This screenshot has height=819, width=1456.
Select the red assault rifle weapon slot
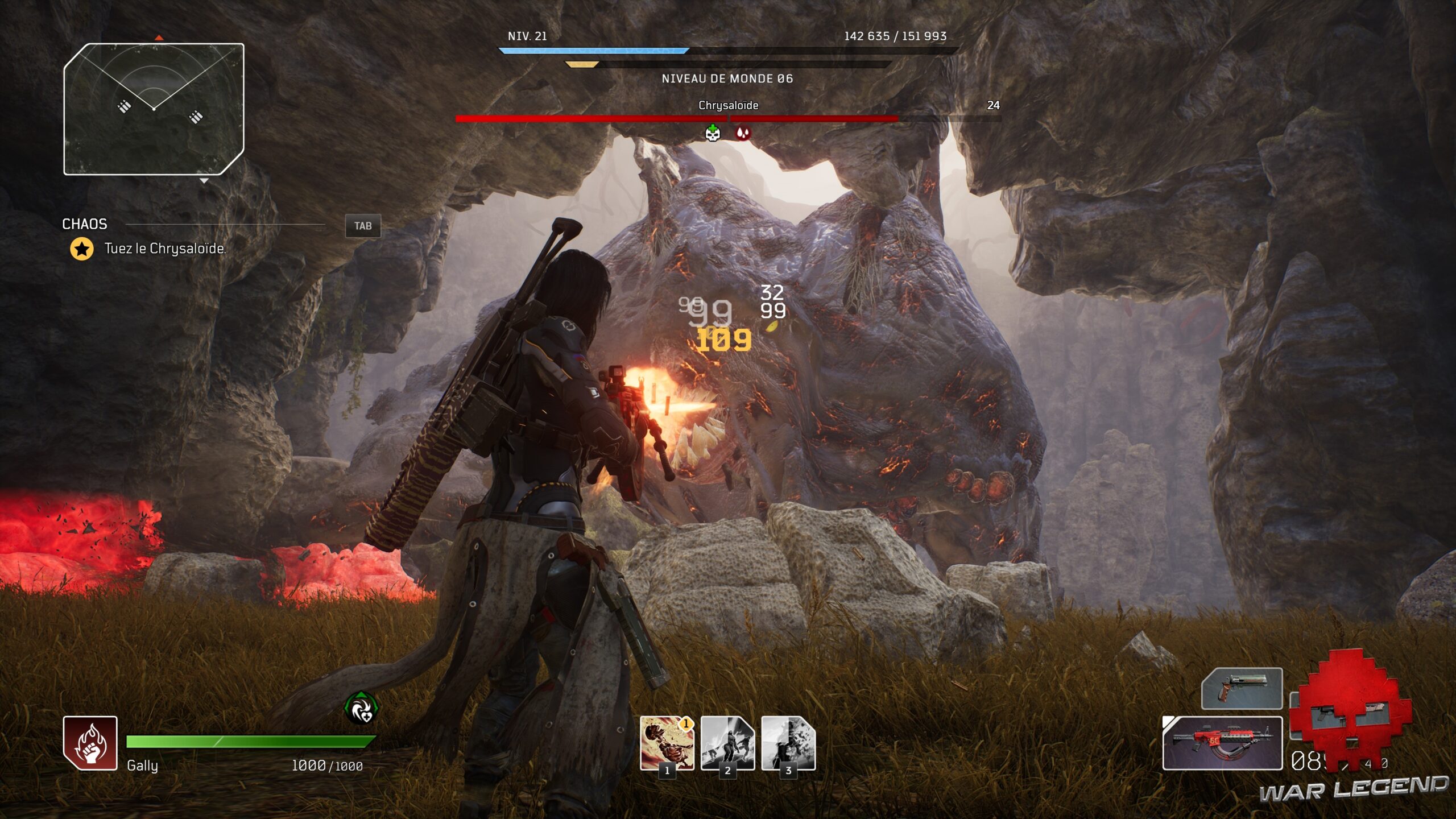pos(1222,743)
